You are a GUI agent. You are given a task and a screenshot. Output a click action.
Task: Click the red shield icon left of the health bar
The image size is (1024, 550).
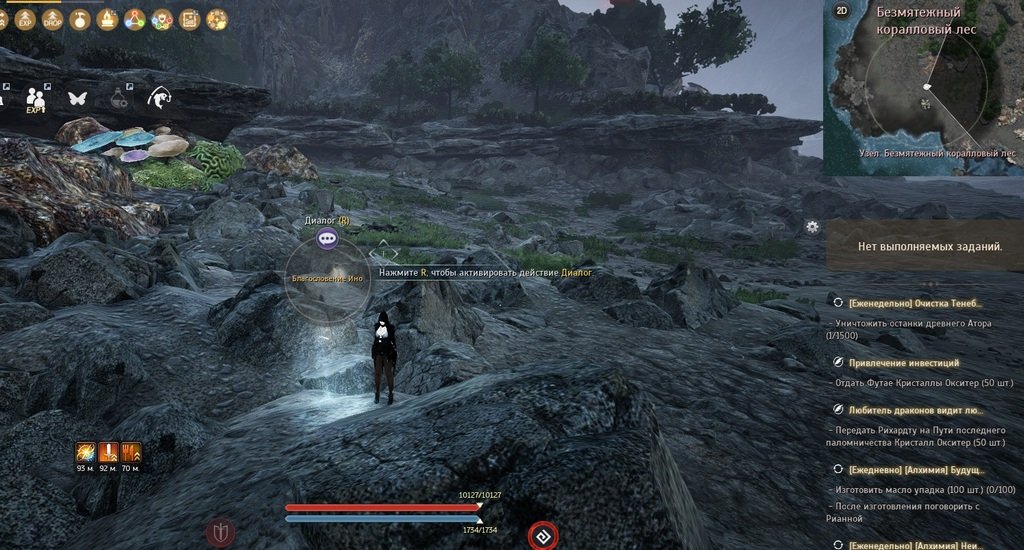(220, 532)
